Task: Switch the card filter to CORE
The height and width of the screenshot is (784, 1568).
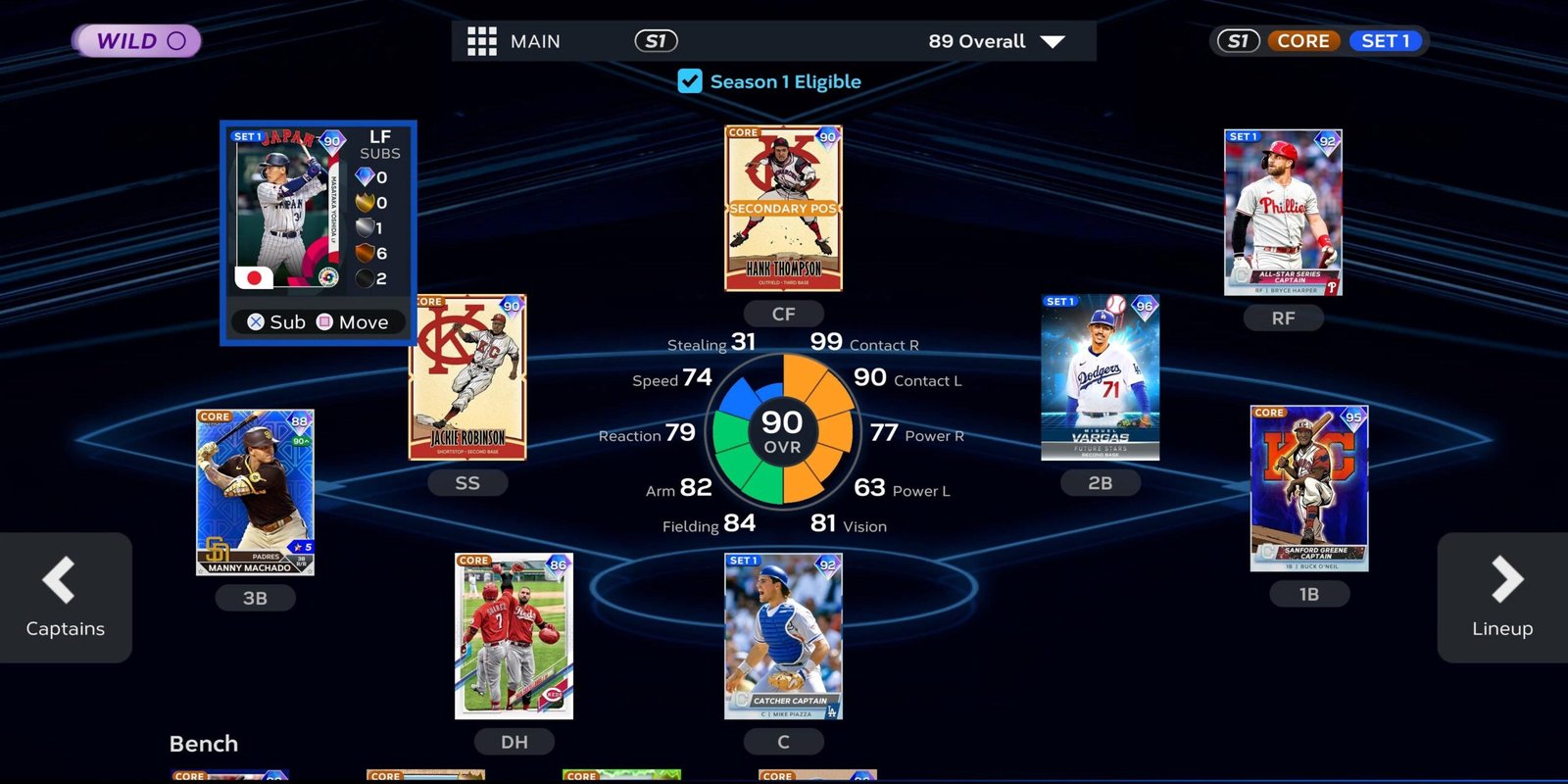Action: pyautogui.click(x=1303, y=41)
